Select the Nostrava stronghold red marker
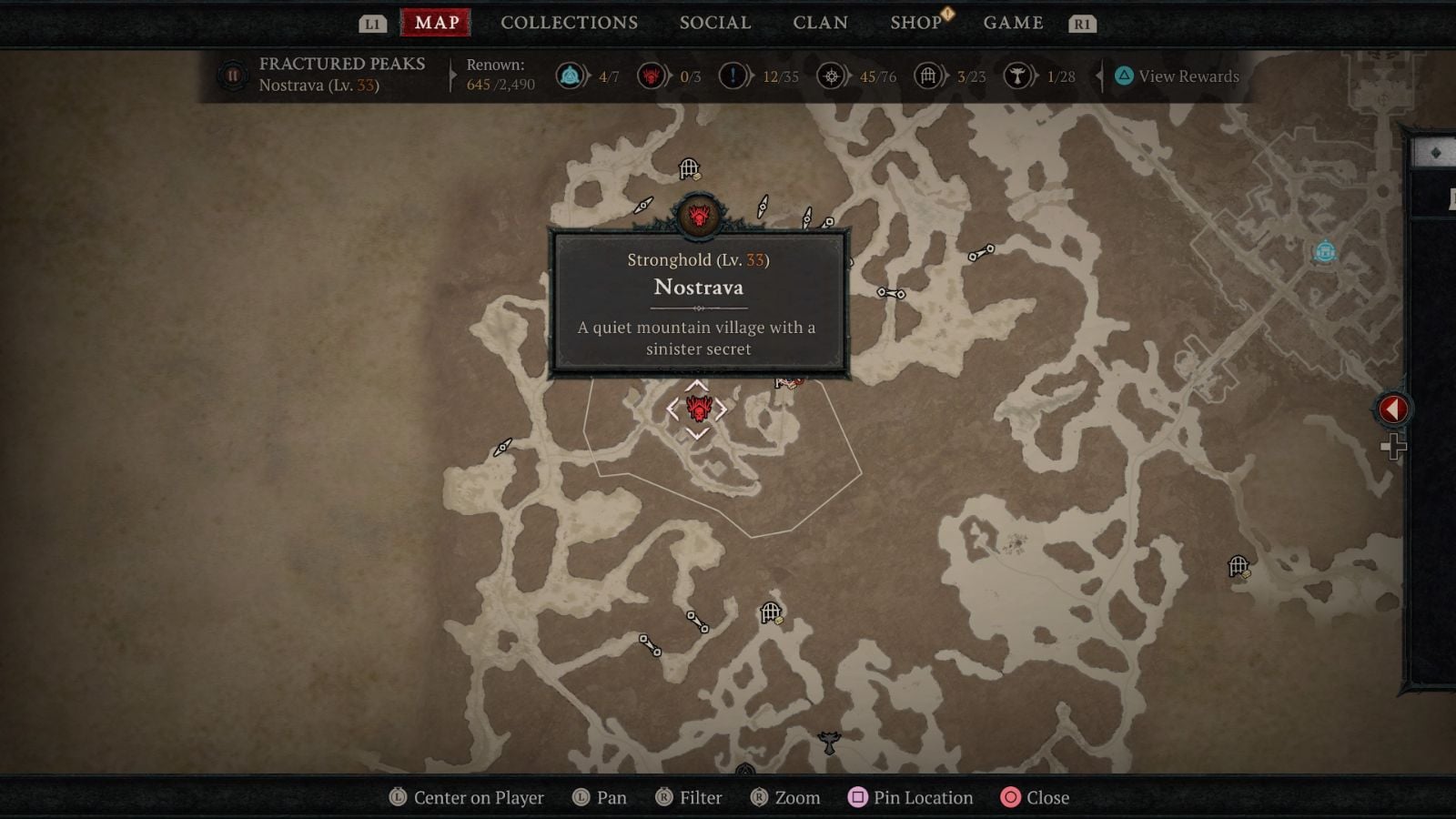This screenshot has width=1456, height=819. [698, 409]
